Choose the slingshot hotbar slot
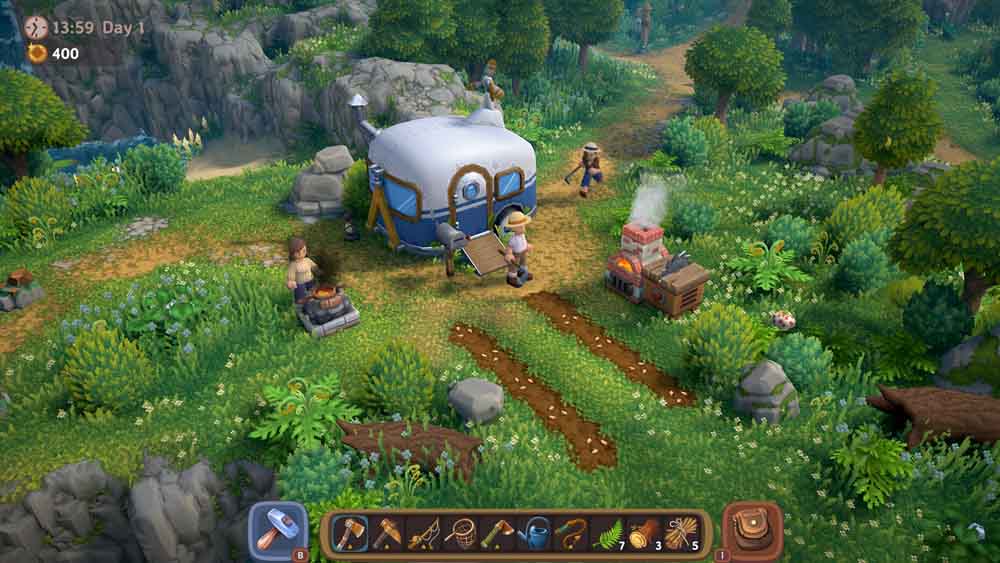The width and height of the screenshot is (1000, 563). point(571,534)
